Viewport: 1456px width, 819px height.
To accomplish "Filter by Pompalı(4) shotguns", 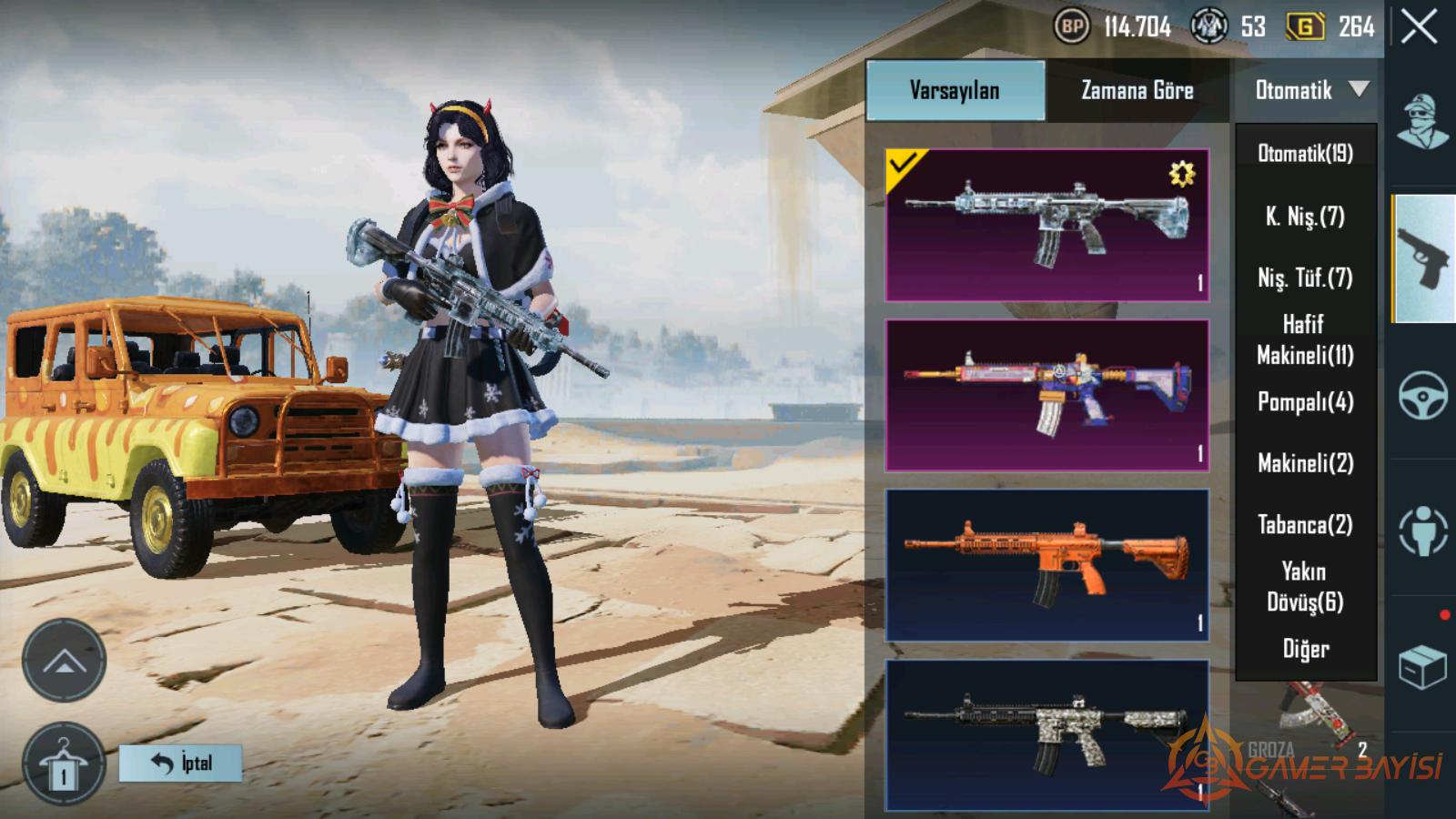I will 1305,401.
